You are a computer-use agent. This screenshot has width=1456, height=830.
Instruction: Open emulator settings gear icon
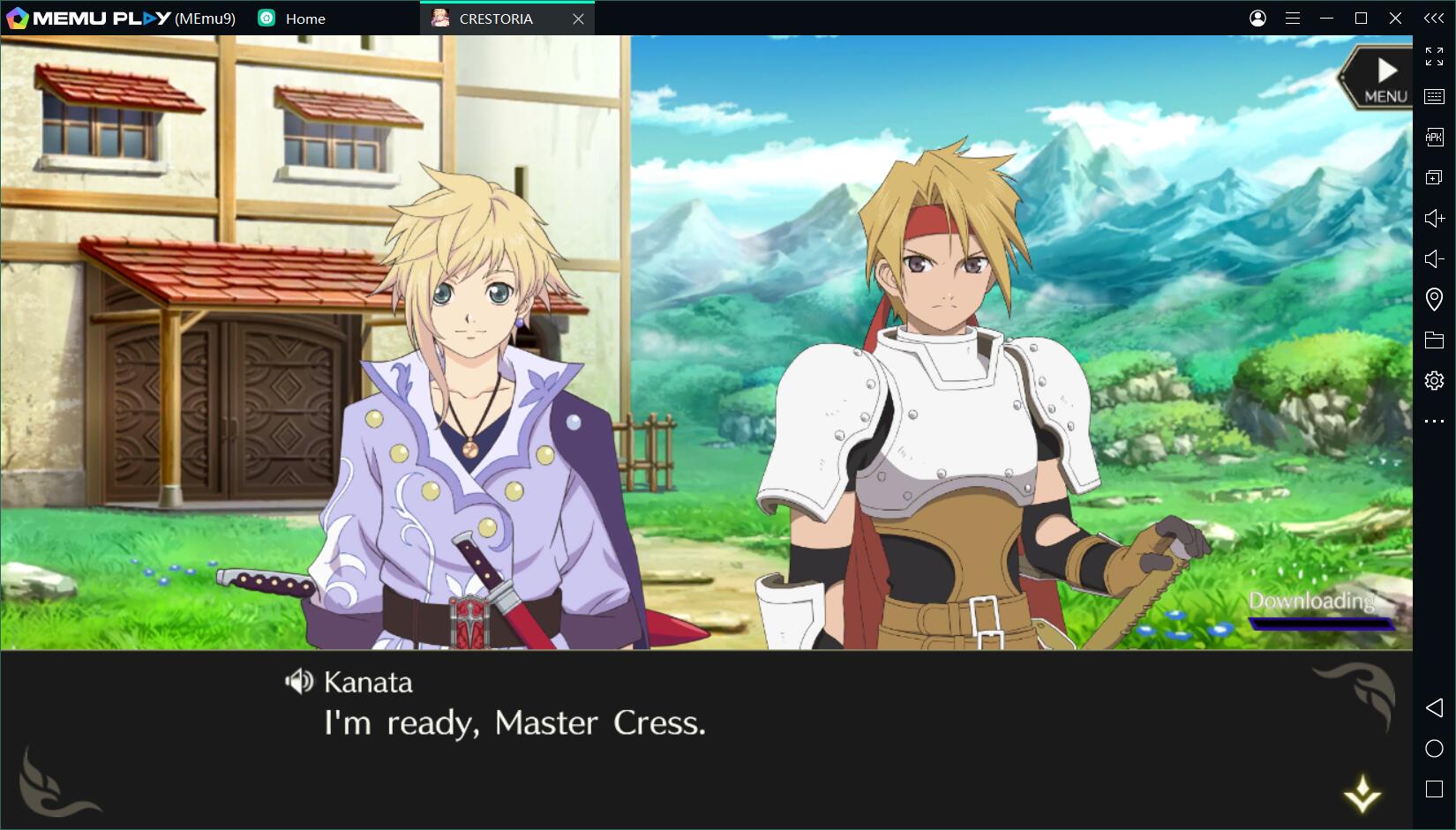click(1434, 380)
